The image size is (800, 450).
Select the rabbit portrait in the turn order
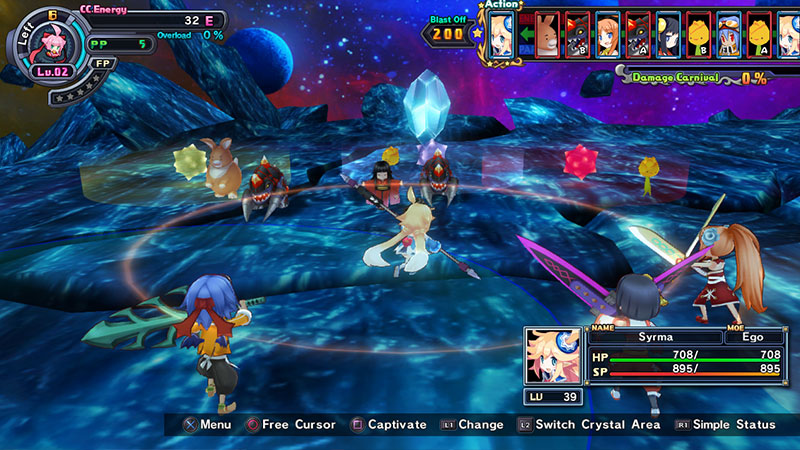pyautogui.click(x=547, y=34)
